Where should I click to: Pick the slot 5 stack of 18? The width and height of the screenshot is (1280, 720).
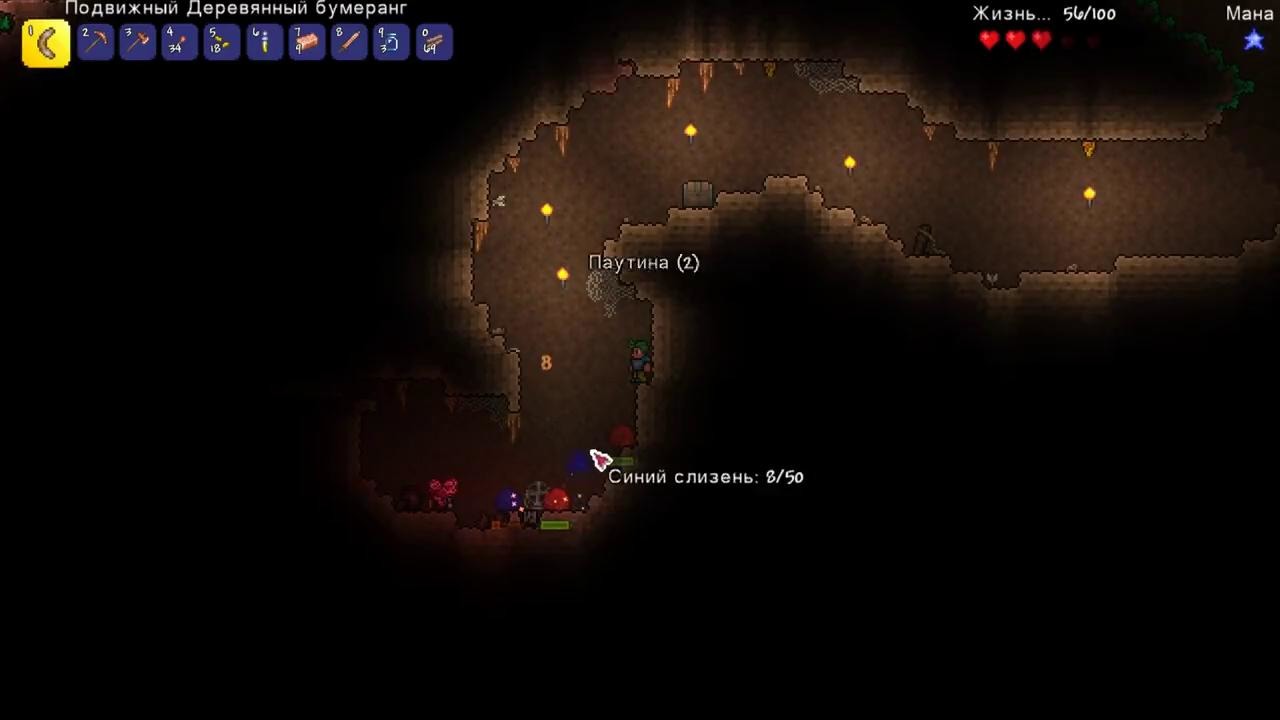point(222,43)
